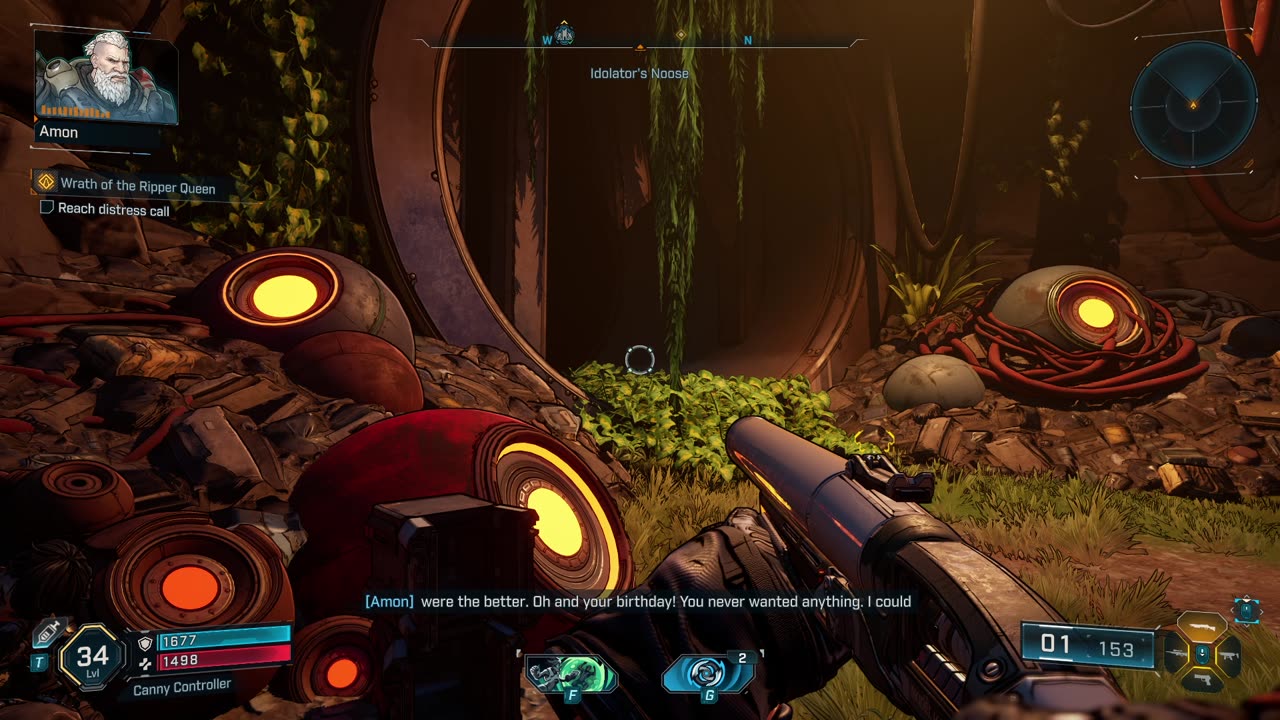
Task: Switch to the pistol weapon slot
Action: (x=1202, y=680)
